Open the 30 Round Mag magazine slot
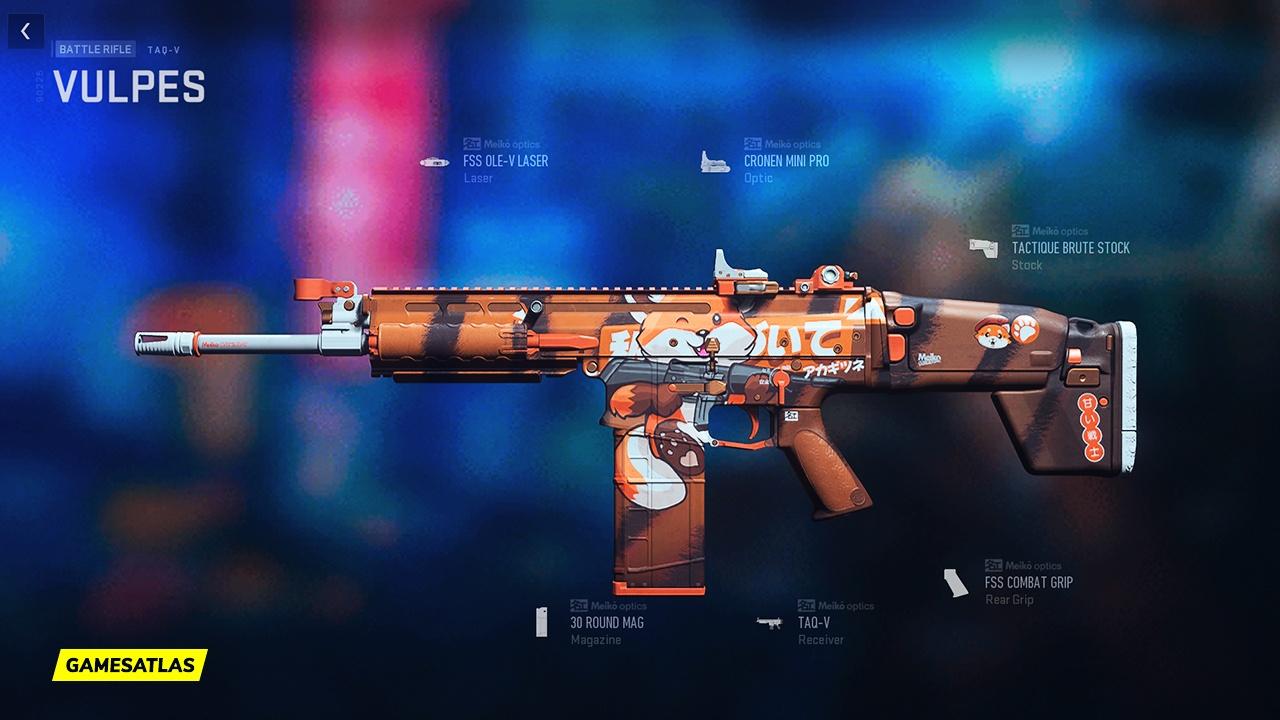Screen dimensions: 1280x720 606,622
